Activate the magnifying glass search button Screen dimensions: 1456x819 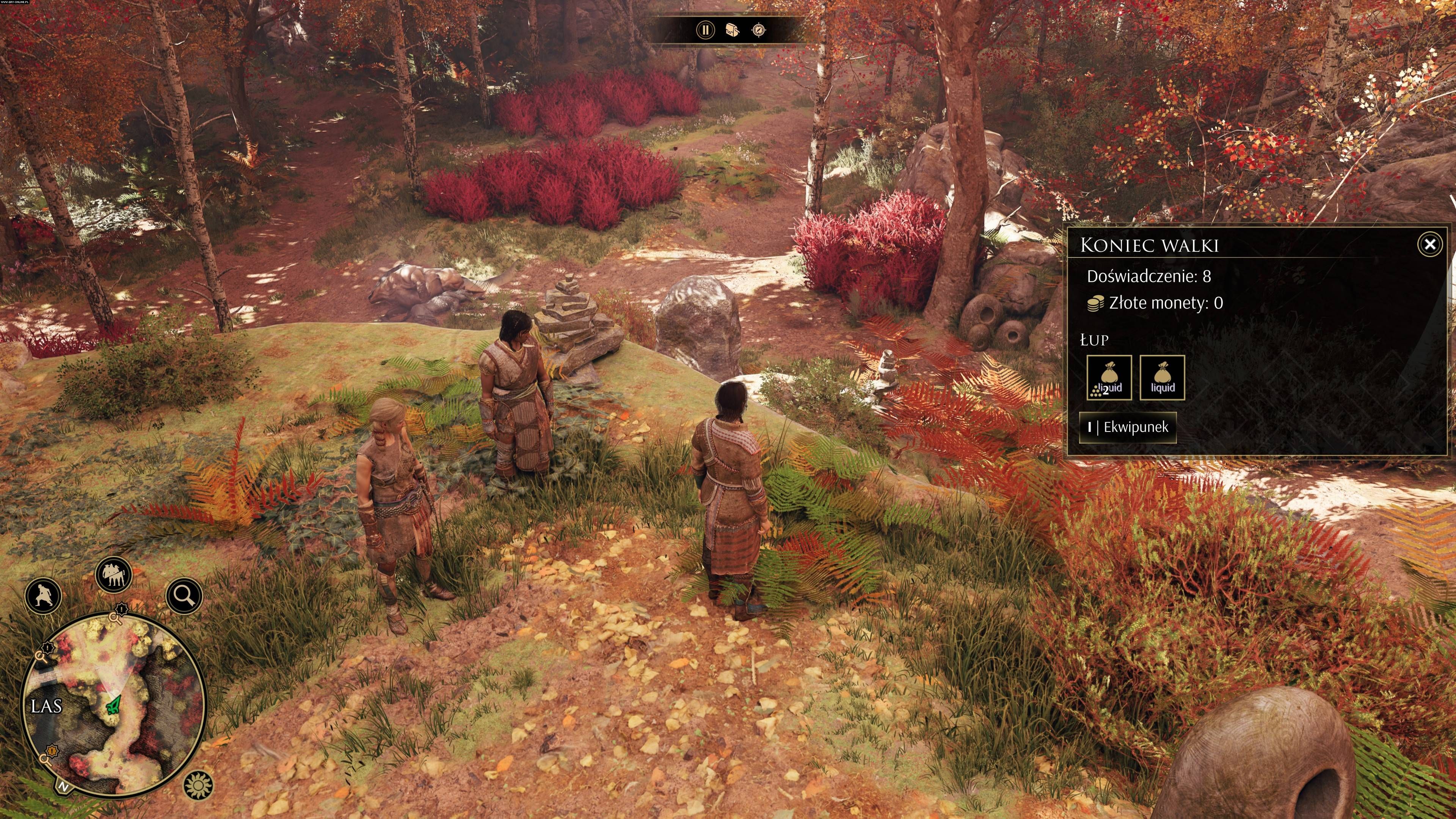click(x=184, y=595)
